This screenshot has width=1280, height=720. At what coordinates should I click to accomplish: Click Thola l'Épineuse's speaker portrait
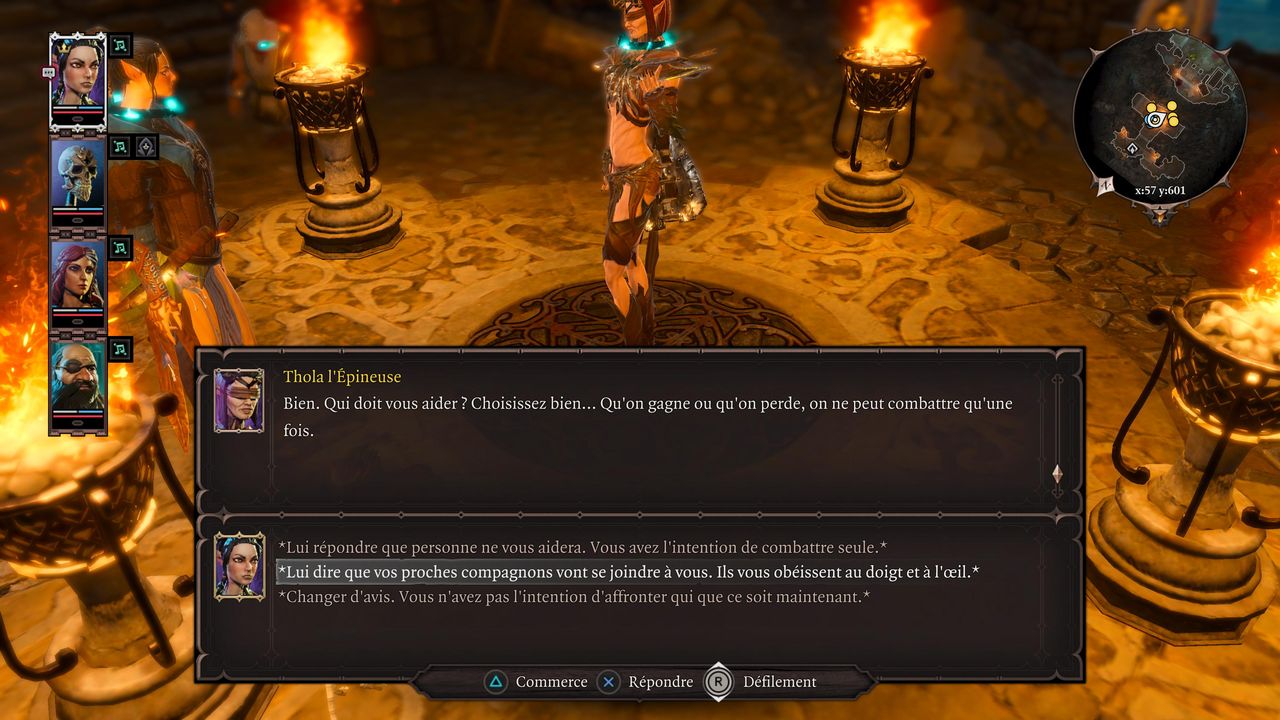pyautogui.click(x=239, y=400)
